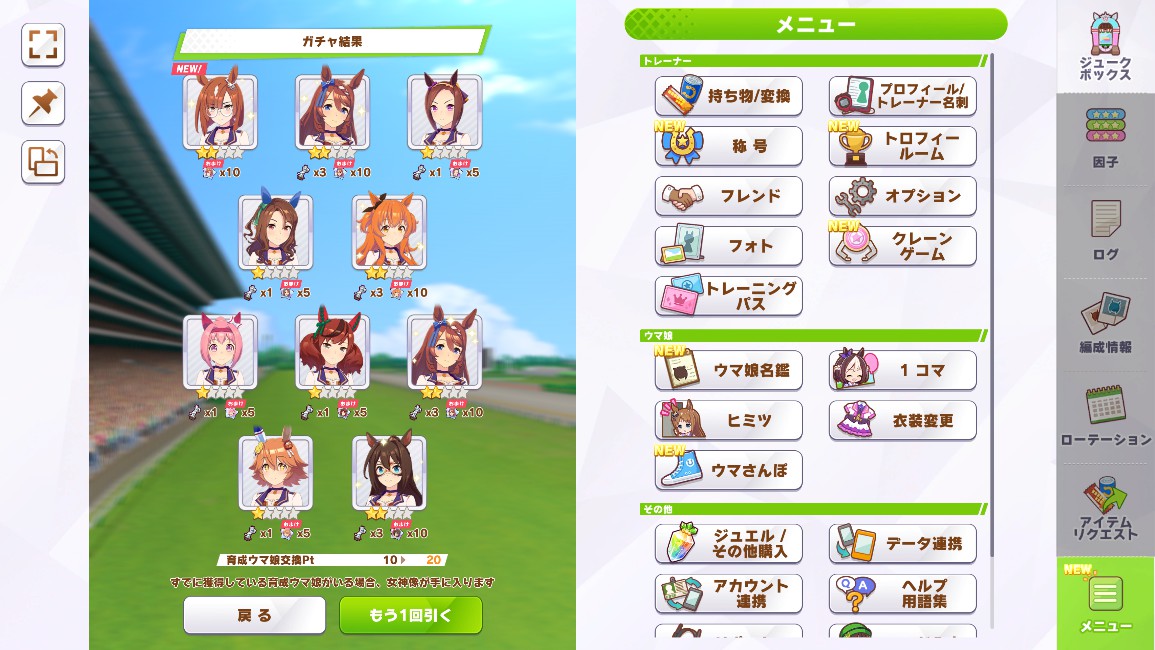Visit the トロフィールーム trophy room
Screen dimensions: 1155x650
pyautogui.click(x=903, y=146)
